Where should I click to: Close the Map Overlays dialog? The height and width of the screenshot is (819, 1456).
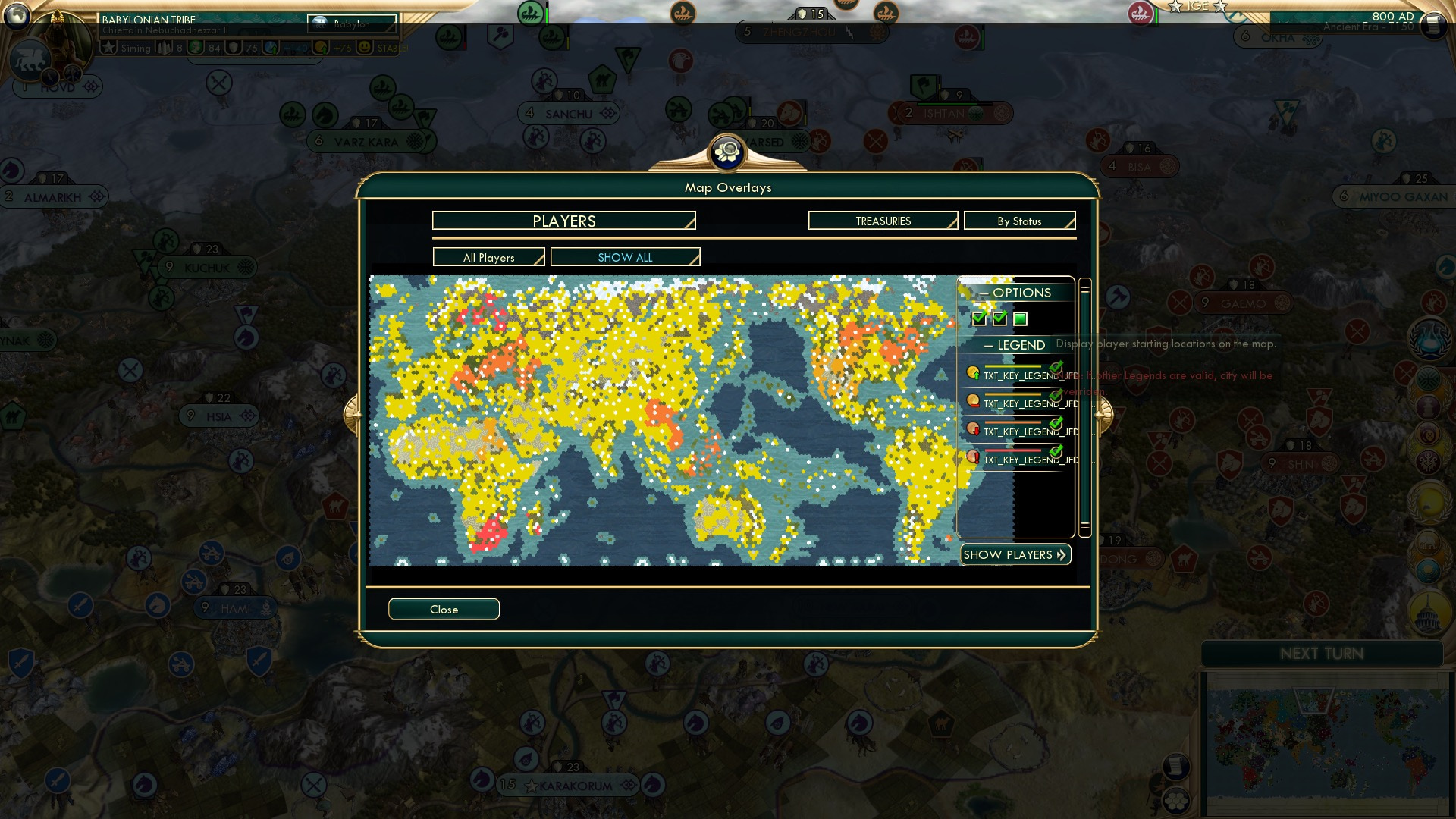(444, 609)
